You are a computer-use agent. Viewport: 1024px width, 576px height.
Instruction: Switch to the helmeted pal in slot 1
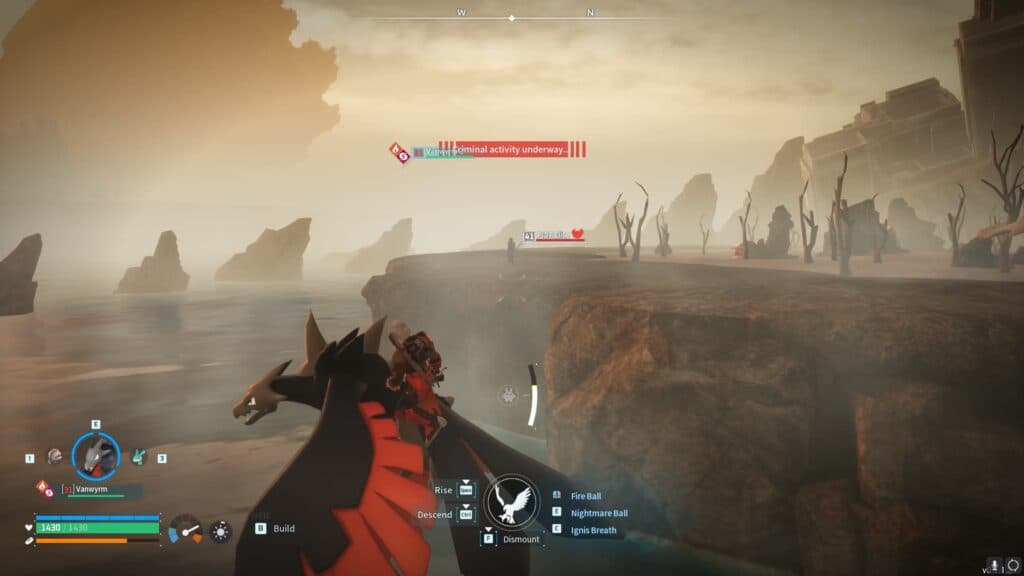(x=55, y=456)
